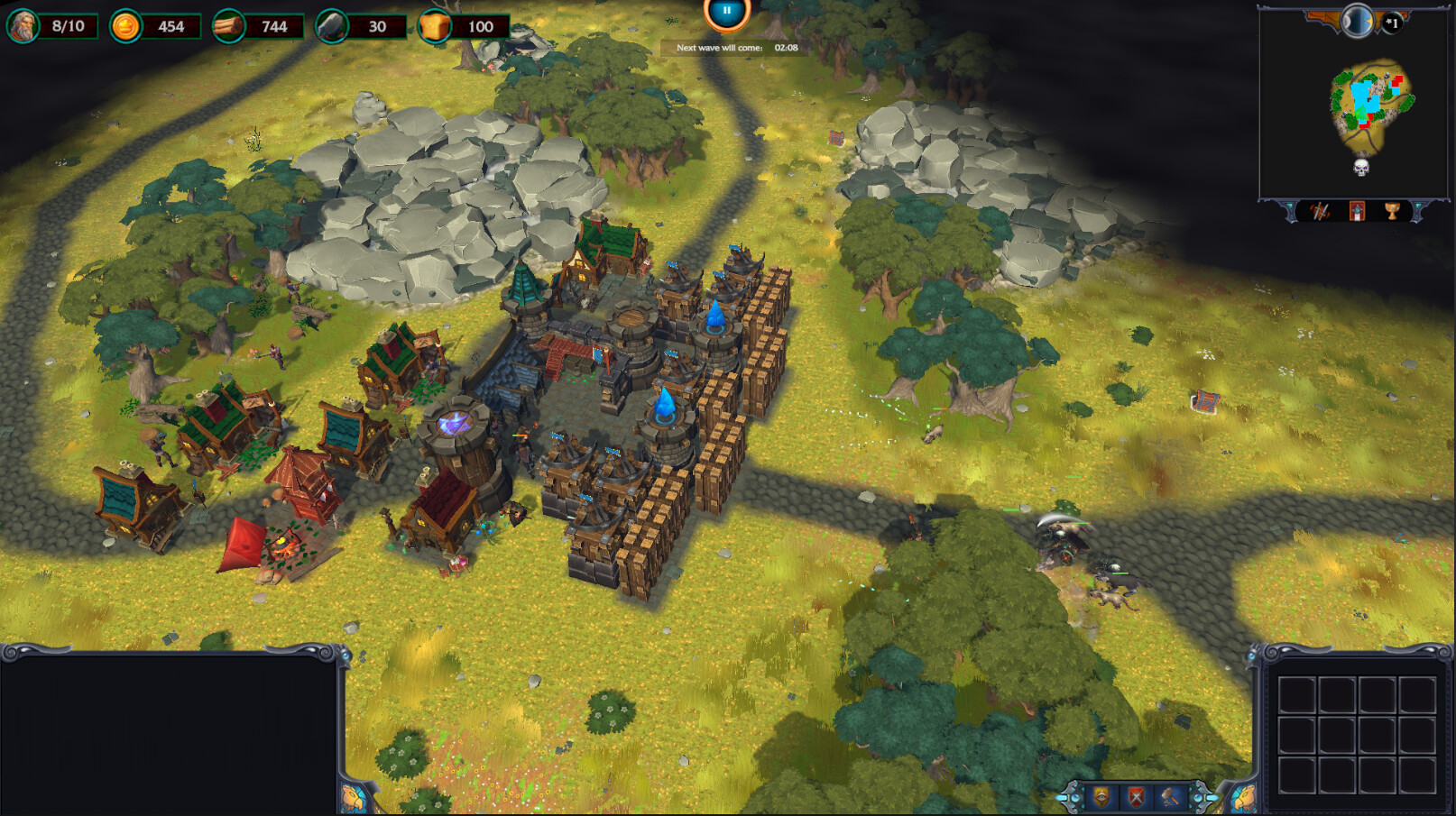Click the wood log resource icon
The width and height of the screenshot is (1456, 816).
click(228, 26)
